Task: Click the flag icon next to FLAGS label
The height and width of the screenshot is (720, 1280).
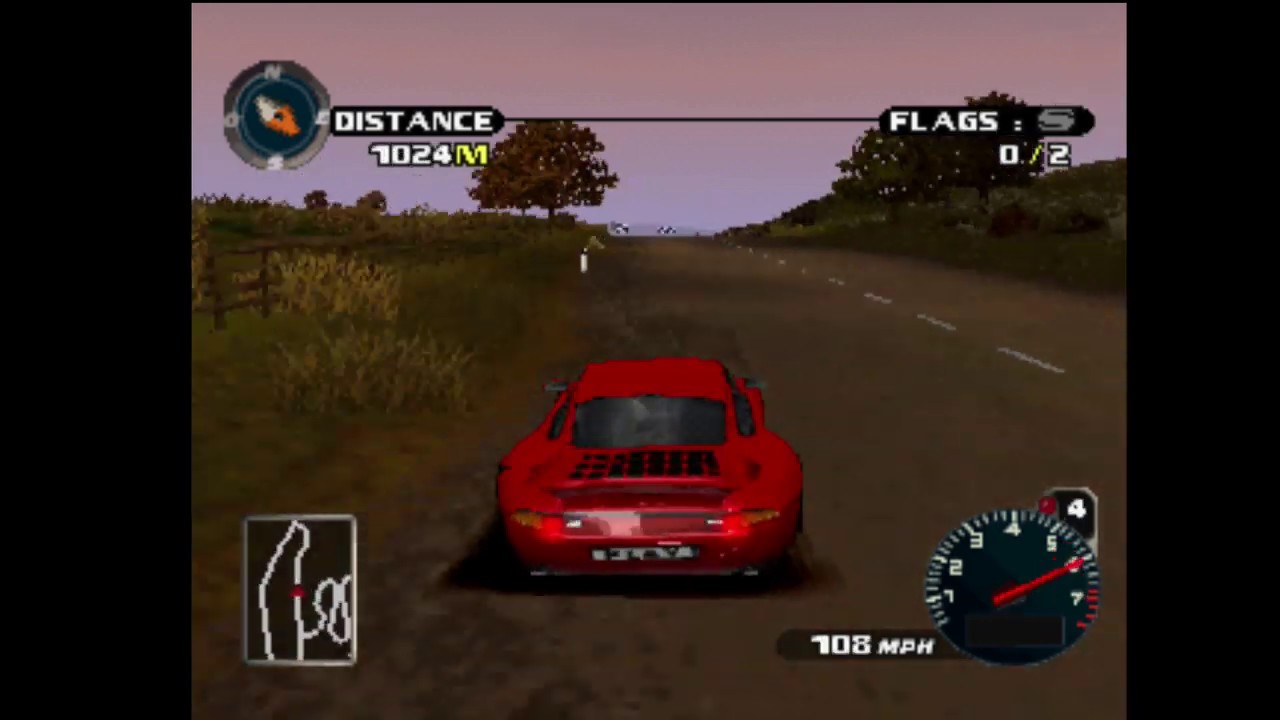Action: click(x=1057, y=121)
